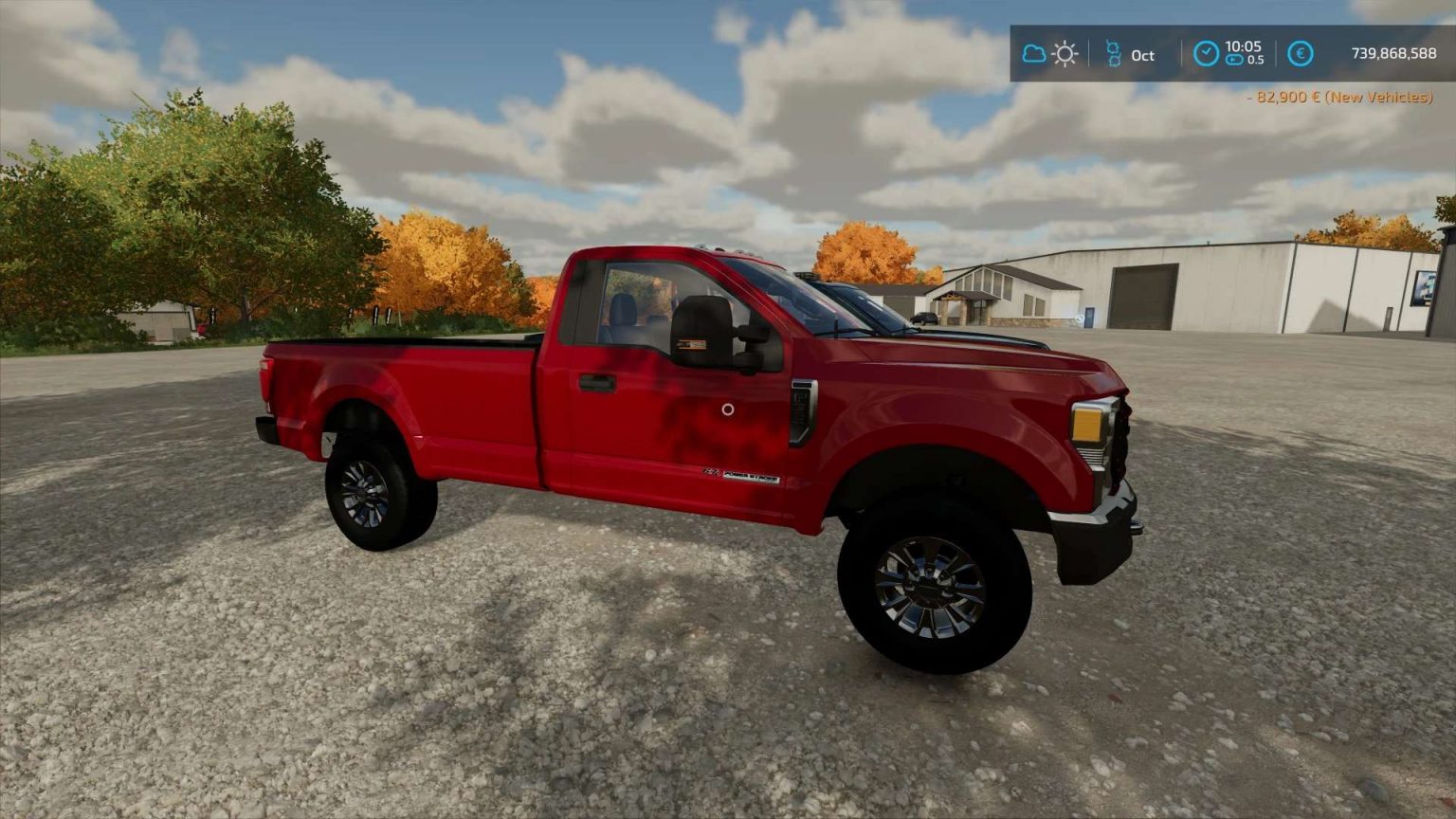
Task: Click the amber headlight on the truck's front
Action: 1088,427
